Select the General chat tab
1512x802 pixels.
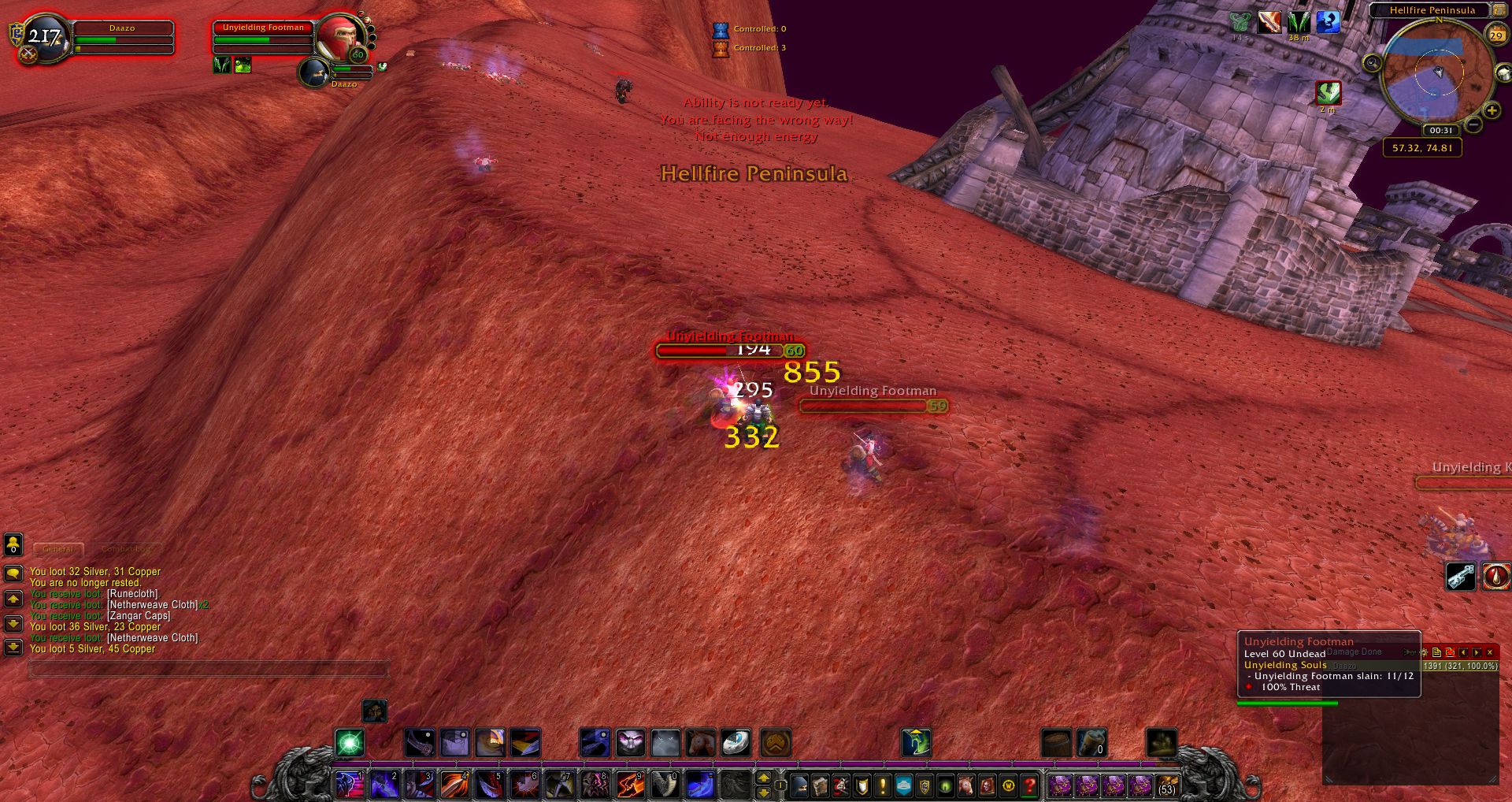point(59,549)
